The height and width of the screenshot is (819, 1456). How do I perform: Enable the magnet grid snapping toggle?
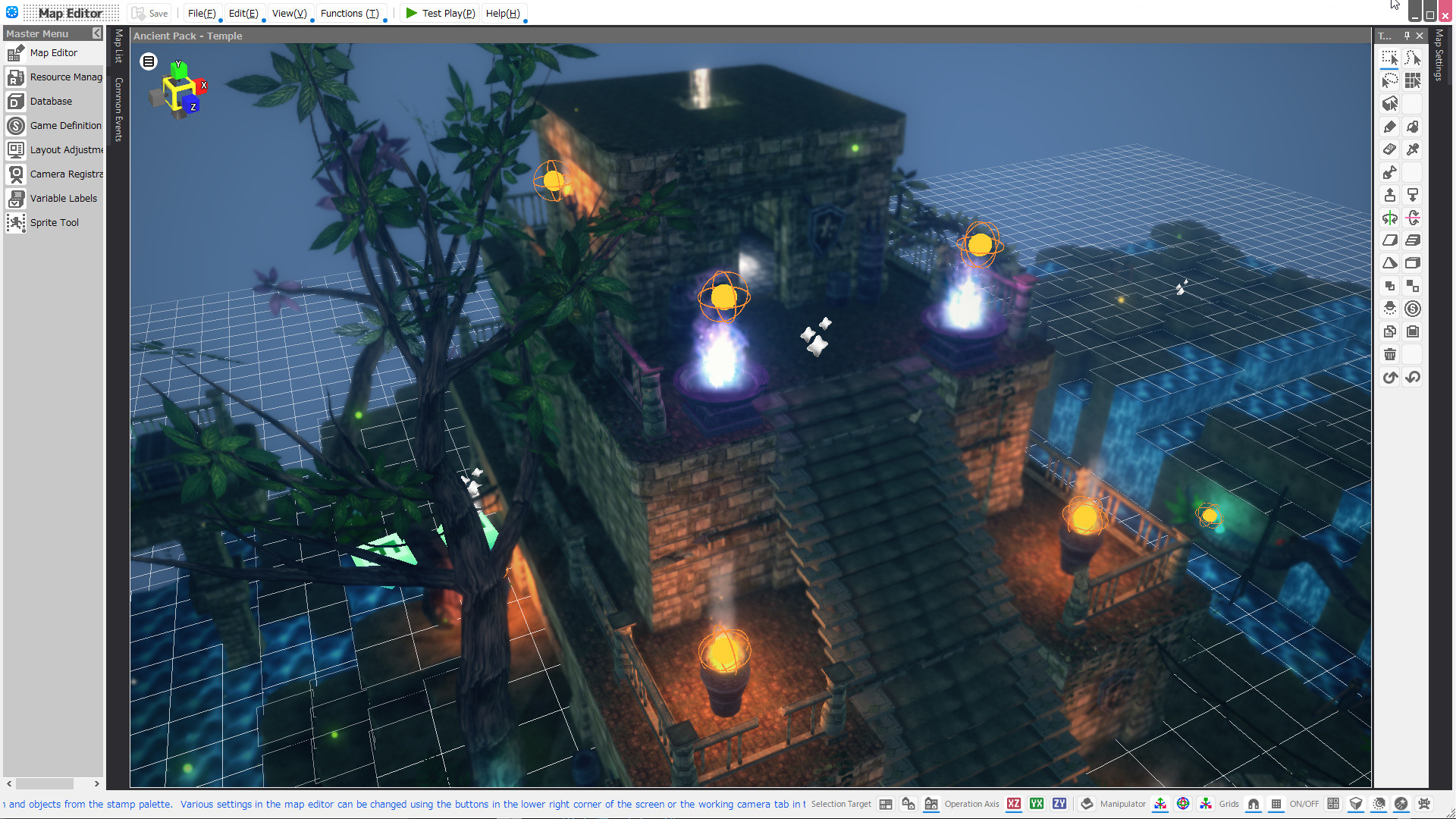click(x=1253, y=804)
